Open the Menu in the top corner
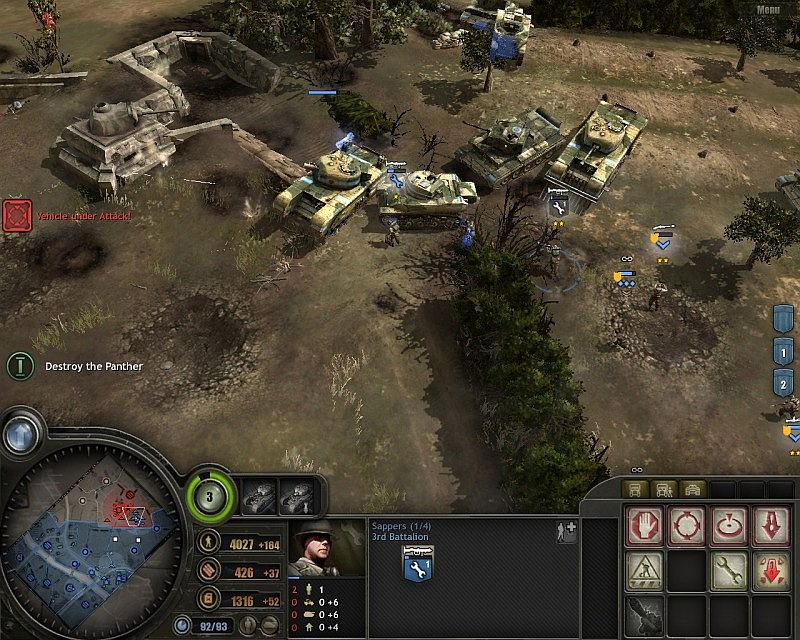This screenshot has height=640, width=800. pos(768,10)
